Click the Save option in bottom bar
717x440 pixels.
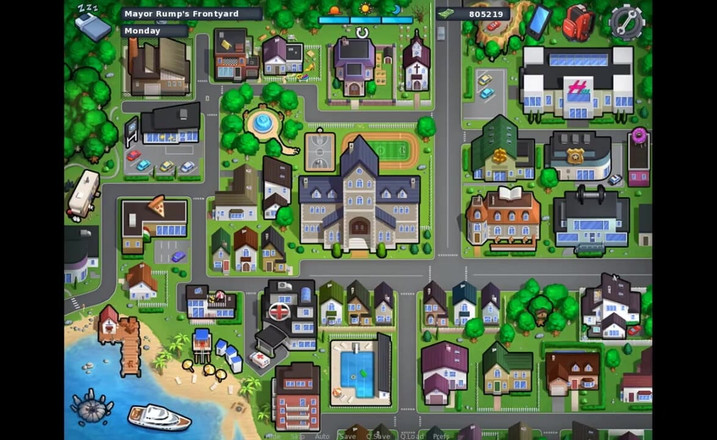coord(347,436)
